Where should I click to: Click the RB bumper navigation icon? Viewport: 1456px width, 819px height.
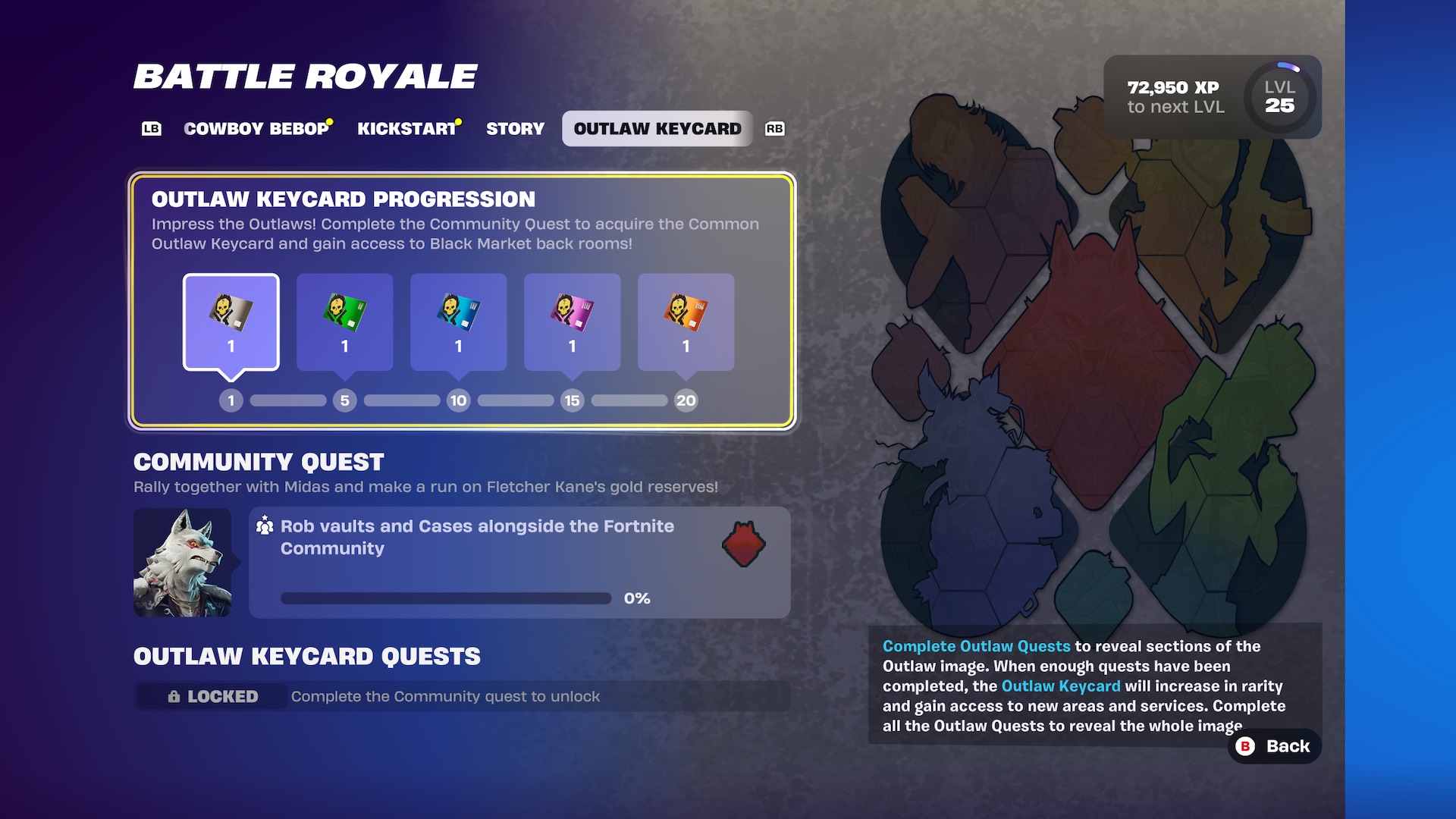(774, 128)
